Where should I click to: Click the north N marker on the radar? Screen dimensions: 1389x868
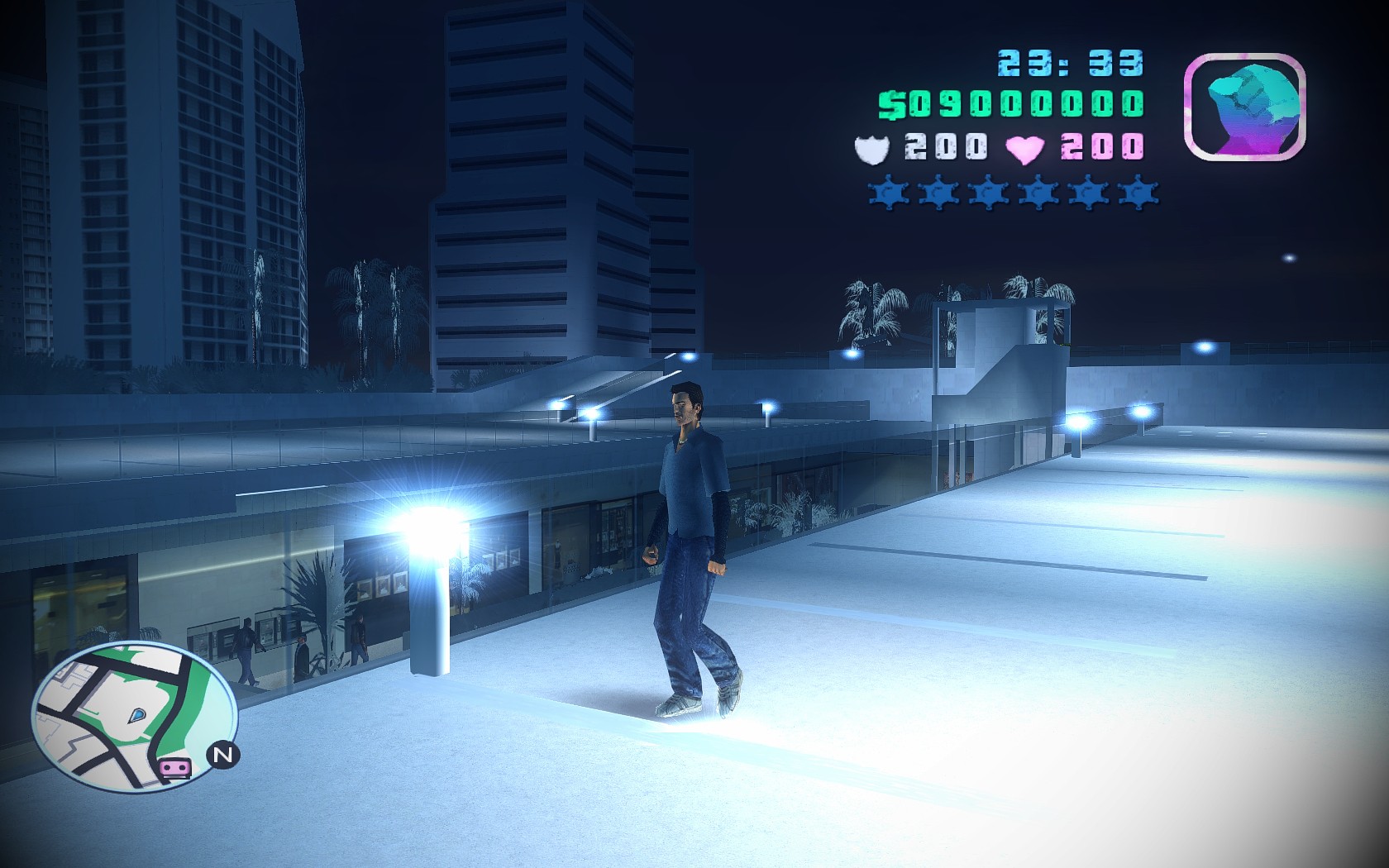point(222,754)
